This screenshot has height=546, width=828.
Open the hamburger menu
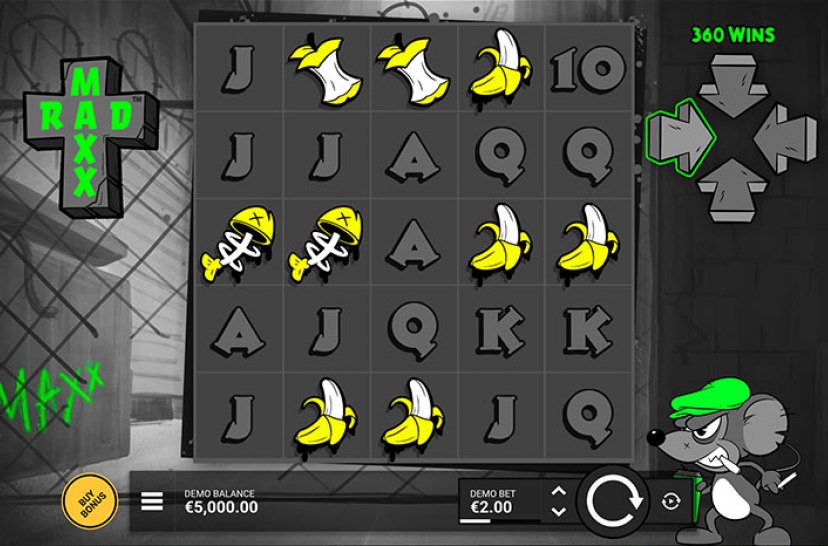tap(151, 500)
